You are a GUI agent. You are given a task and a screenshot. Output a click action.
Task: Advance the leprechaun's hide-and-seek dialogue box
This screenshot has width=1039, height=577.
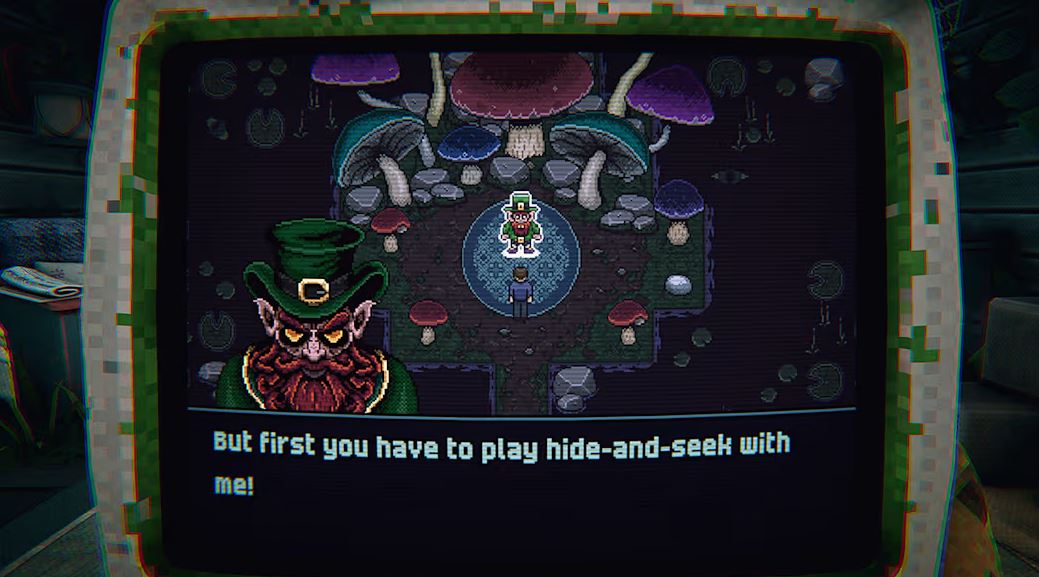pyautogui.click(x=518, y=465)
